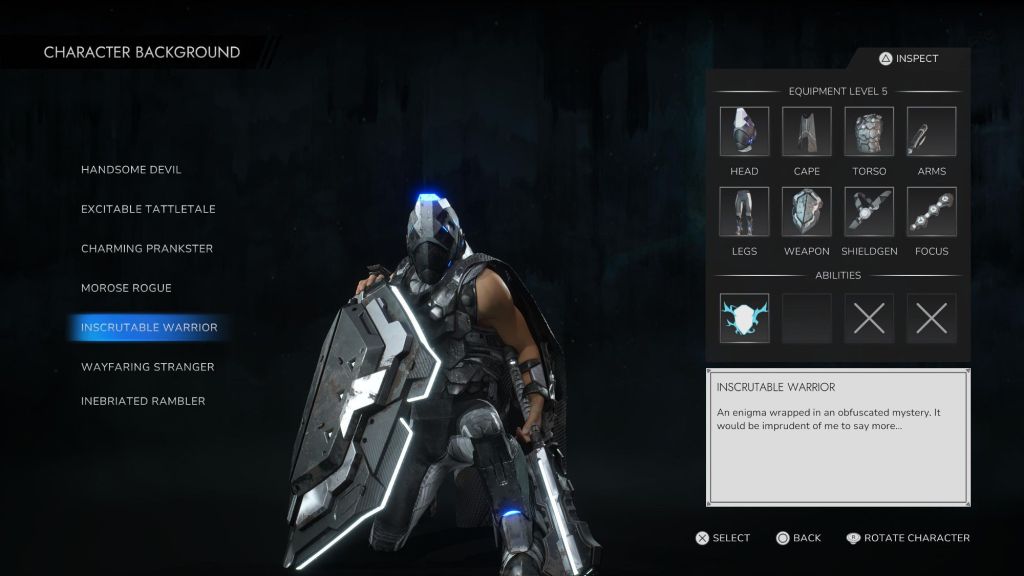This screenshot has width=1024, height=576.
Task: Select the Inebriated Rambler background
Action: click(x=143, y=401)
